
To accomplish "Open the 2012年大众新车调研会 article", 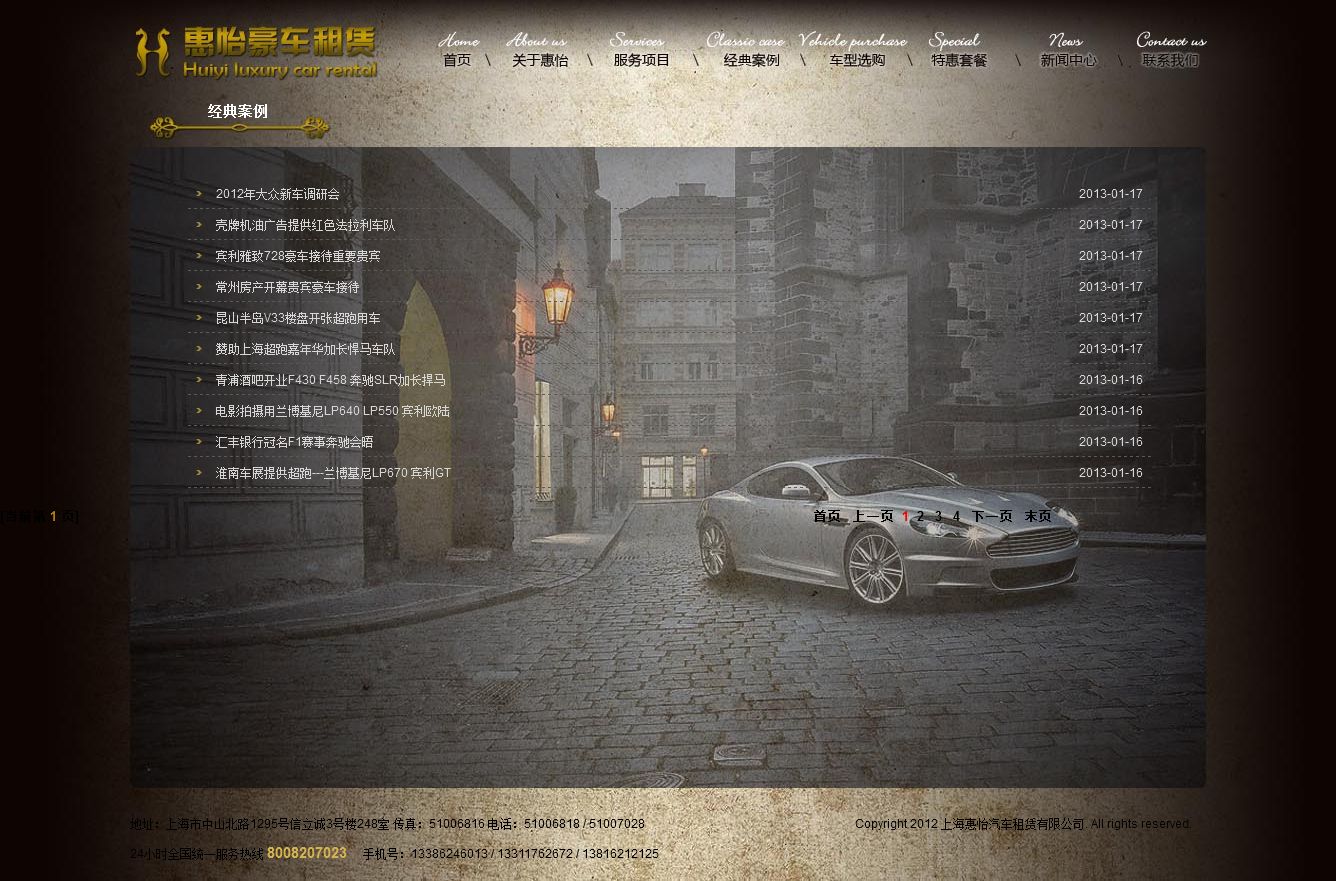I will pos(277,195).
